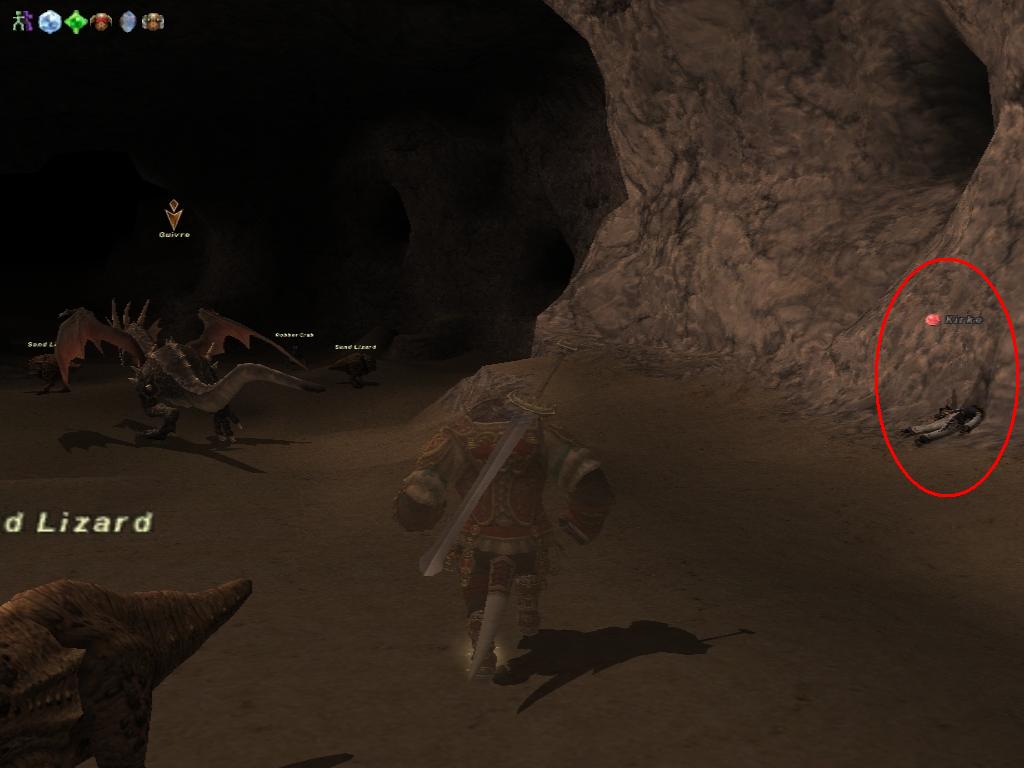This screenshot has width=1024, height=768.
Task: Click the gray-brown helmet status icon
Action: (153, 21)
